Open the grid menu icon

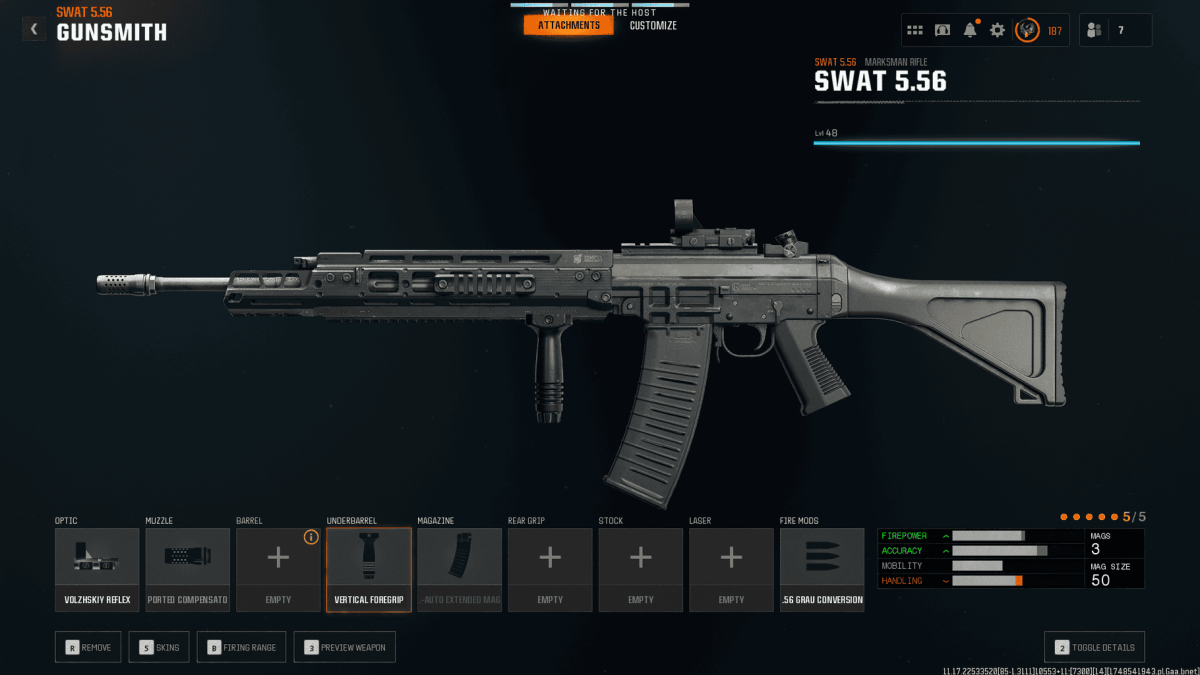915,30
